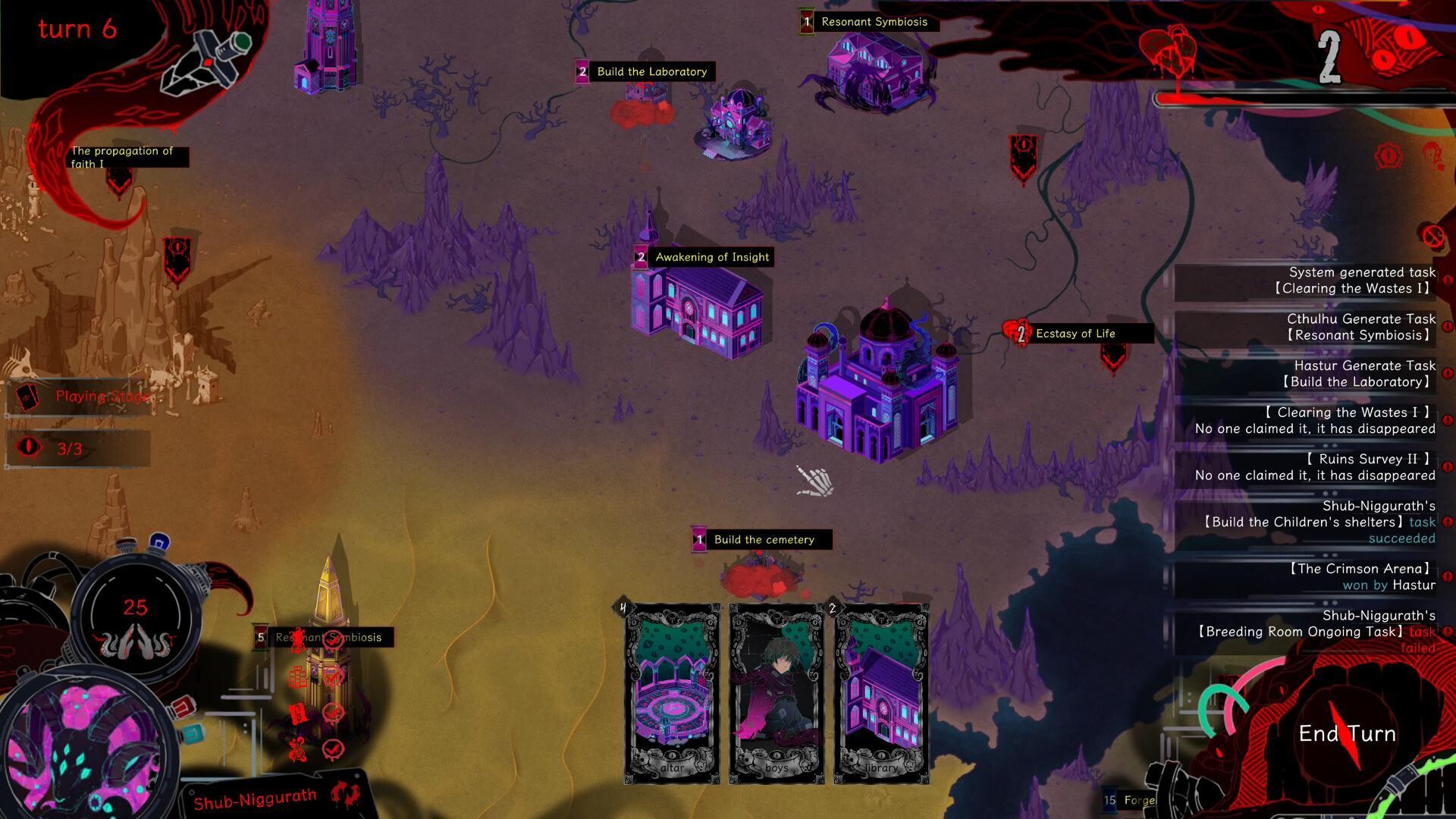Select the Resonant Symbiosis label at top

pos(872,22)
